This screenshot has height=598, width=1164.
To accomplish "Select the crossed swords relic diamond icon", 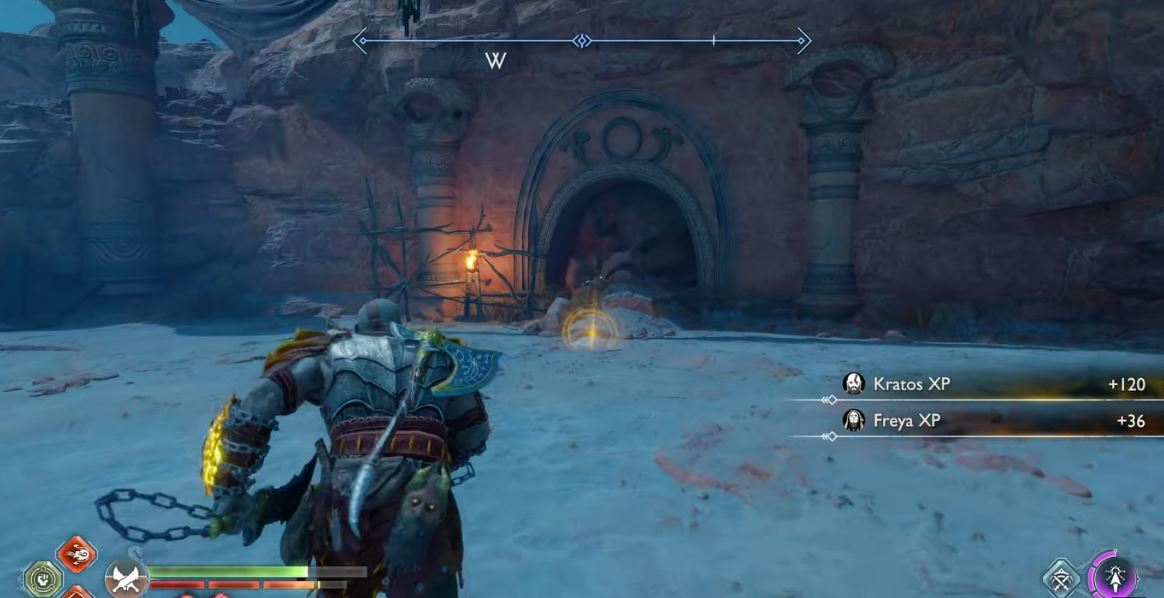I will 1062,579.
